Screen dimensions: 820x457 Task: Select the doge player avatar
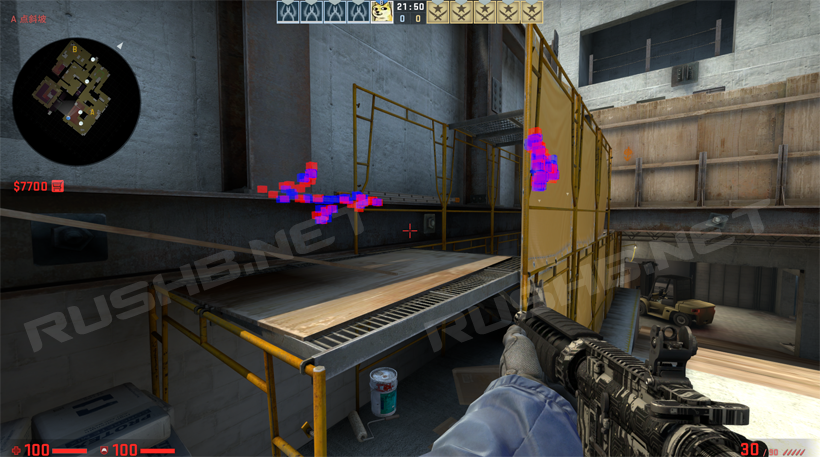click(x=382, y=12)
